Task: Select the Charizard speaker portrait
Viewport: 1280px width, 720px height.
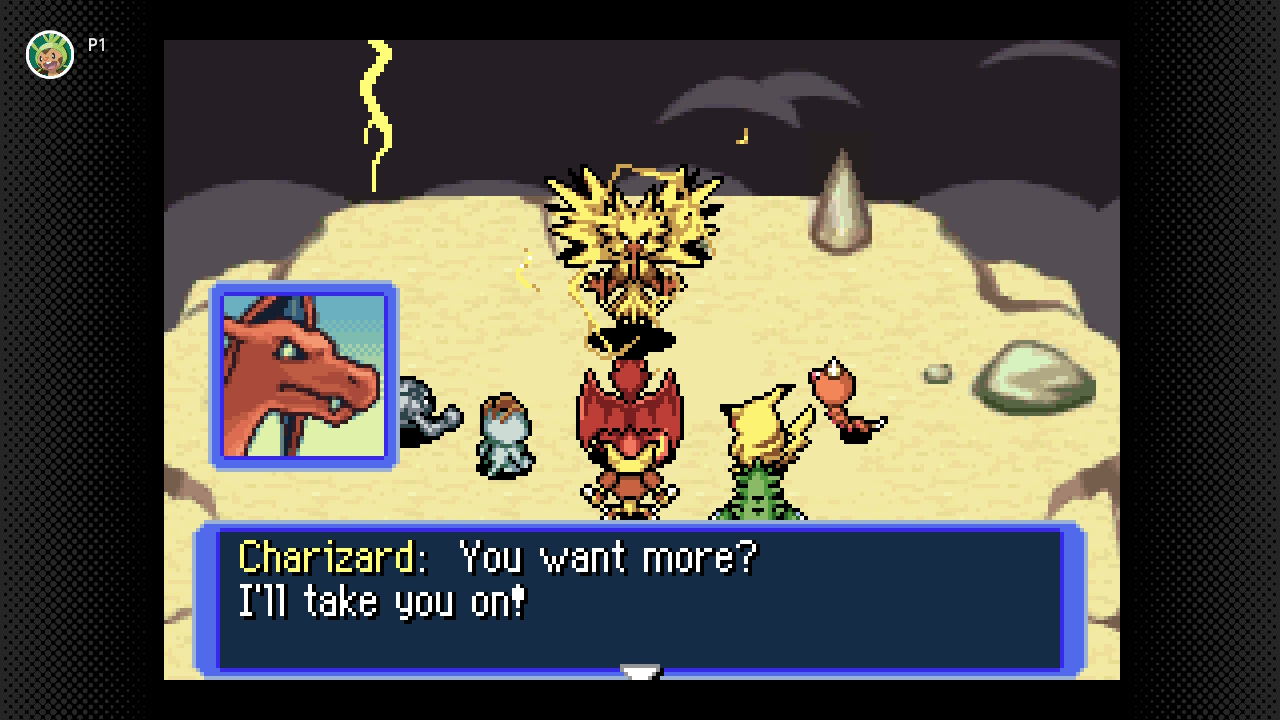Action: (303, 376)
